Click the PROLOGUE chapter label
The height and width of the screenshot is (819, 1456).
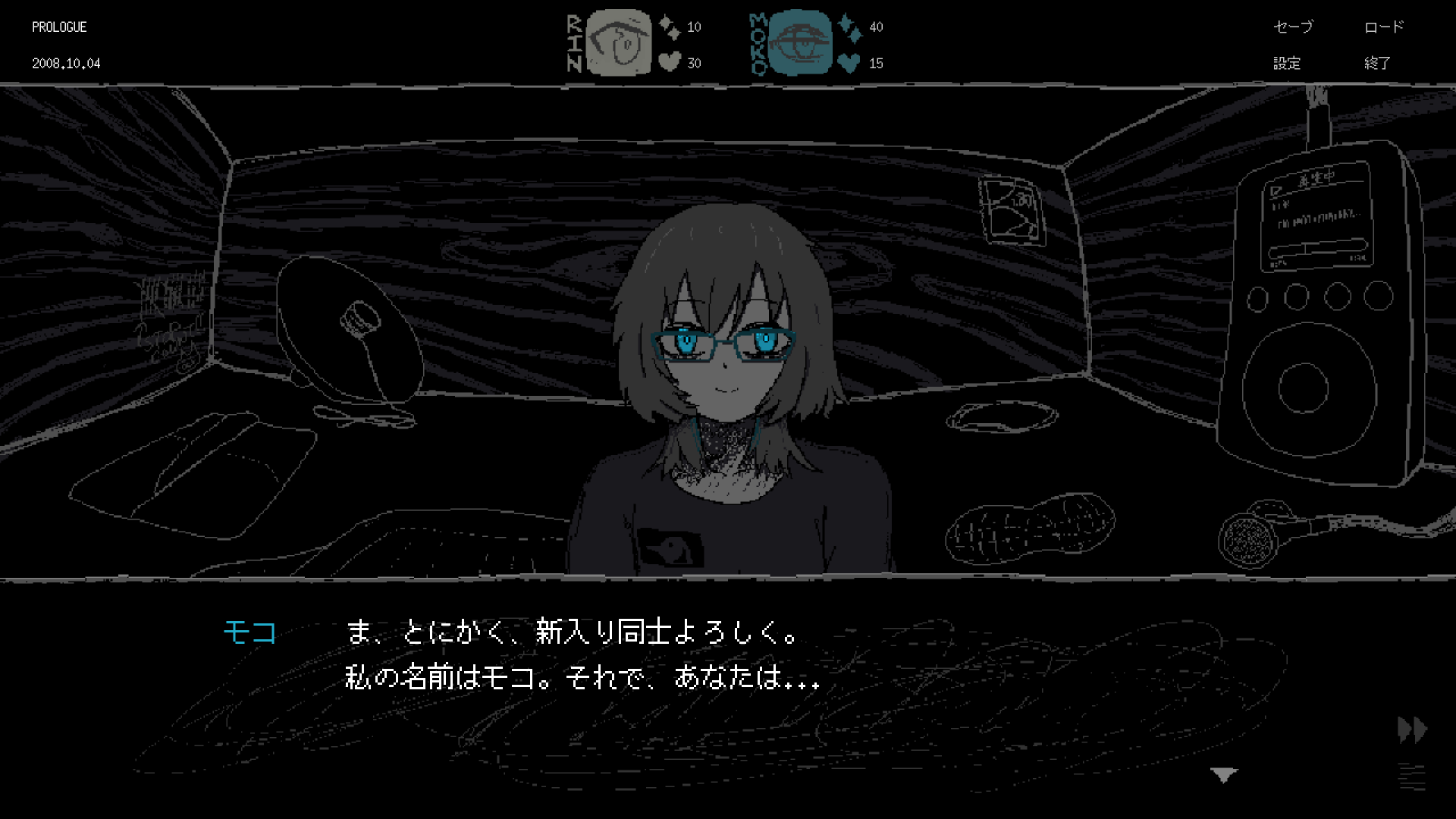click(x=58, y=27)
